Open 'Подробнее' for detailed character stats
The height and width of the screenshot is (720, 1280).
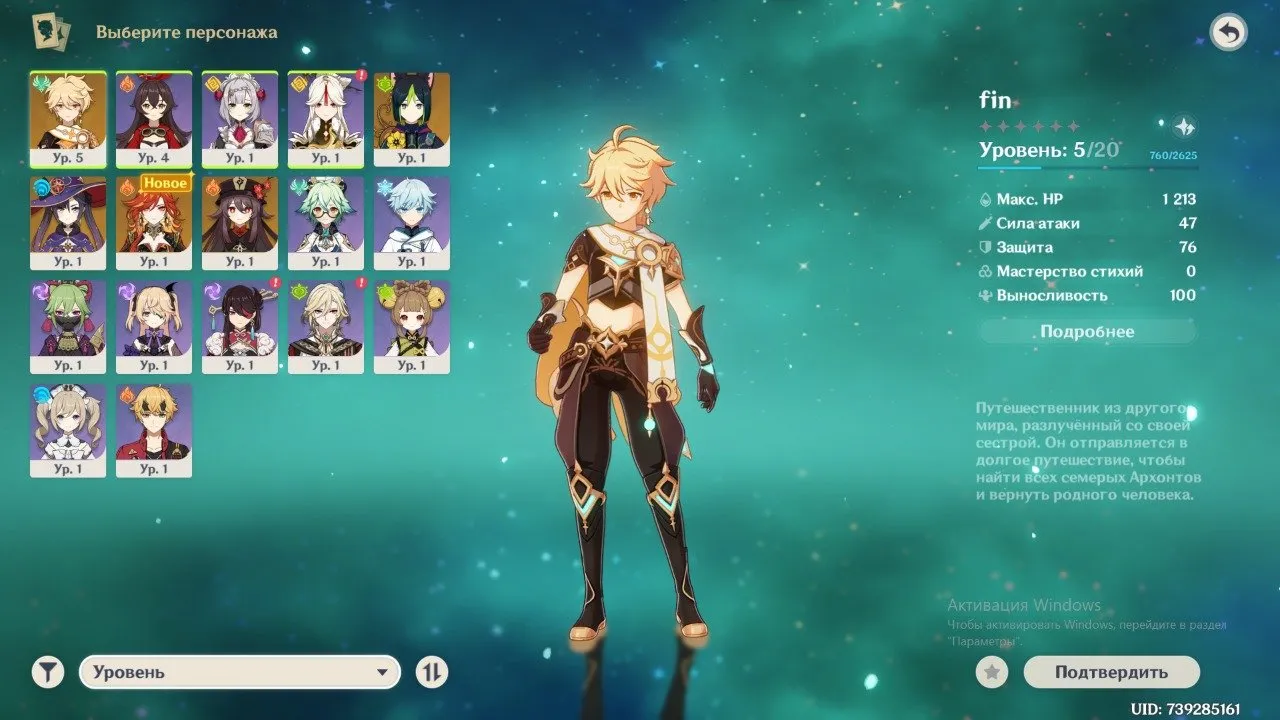pyautogui.click(x=1087, y=331)
